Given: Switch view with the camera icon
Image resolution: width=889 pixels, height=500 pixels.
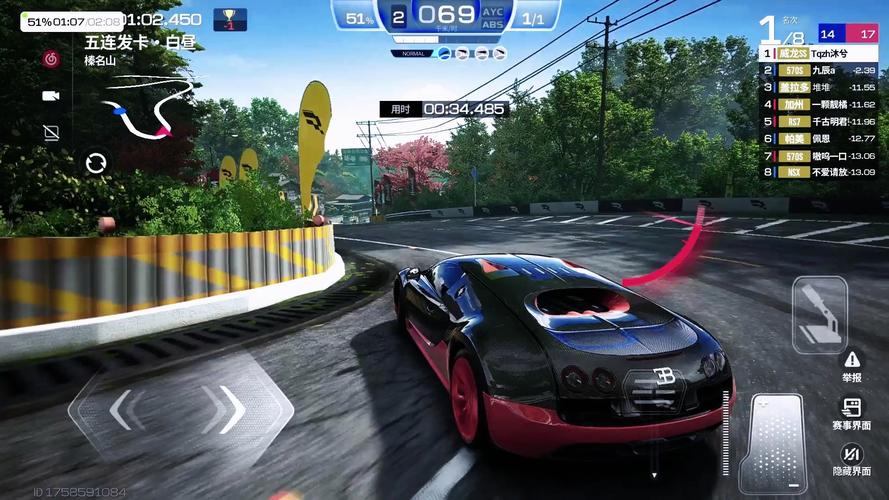Looking at the screenshot, I should click(51, 96).
